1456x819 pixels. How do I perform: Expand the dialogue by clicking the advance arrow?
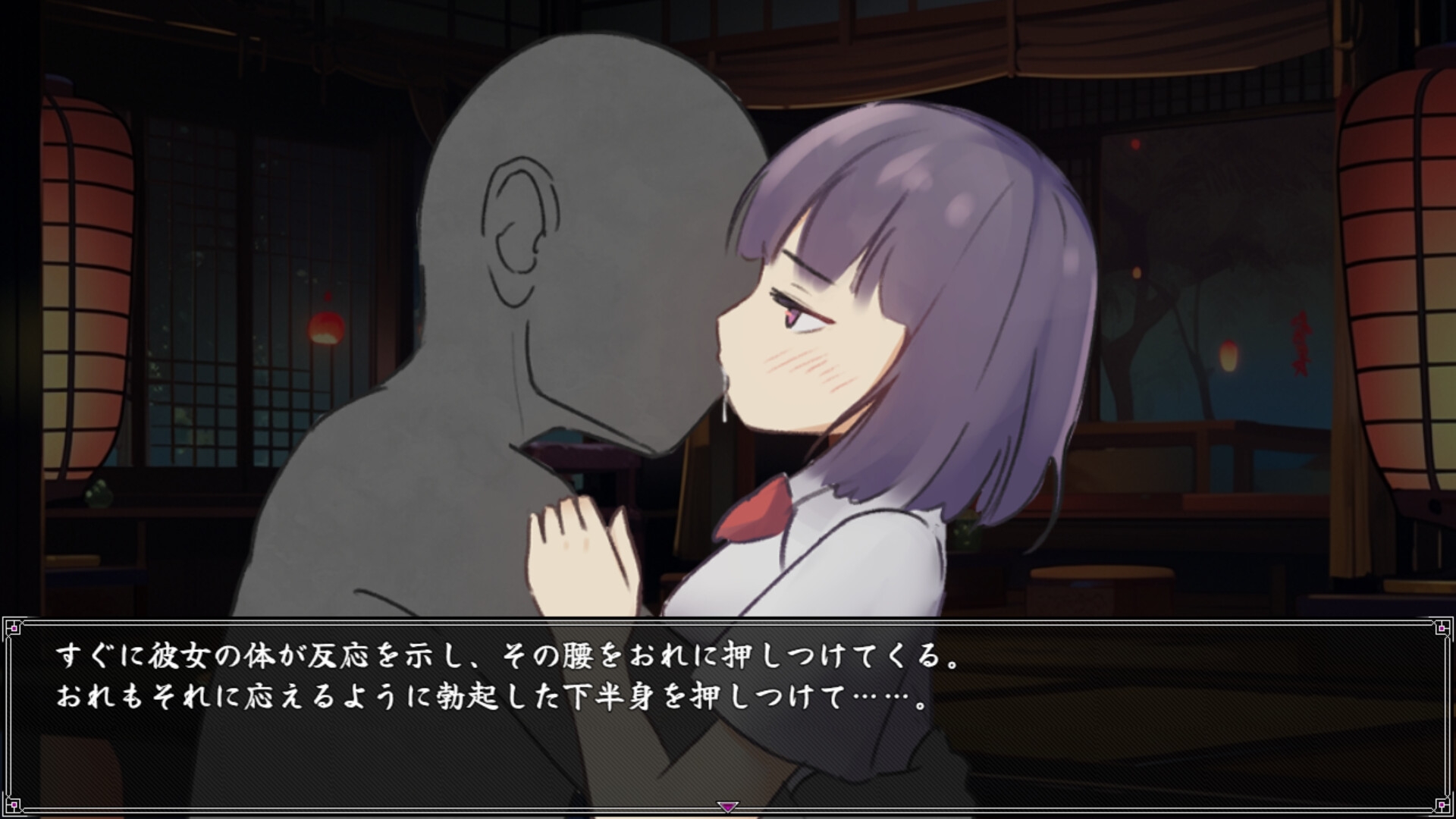(x=726, y=808)
